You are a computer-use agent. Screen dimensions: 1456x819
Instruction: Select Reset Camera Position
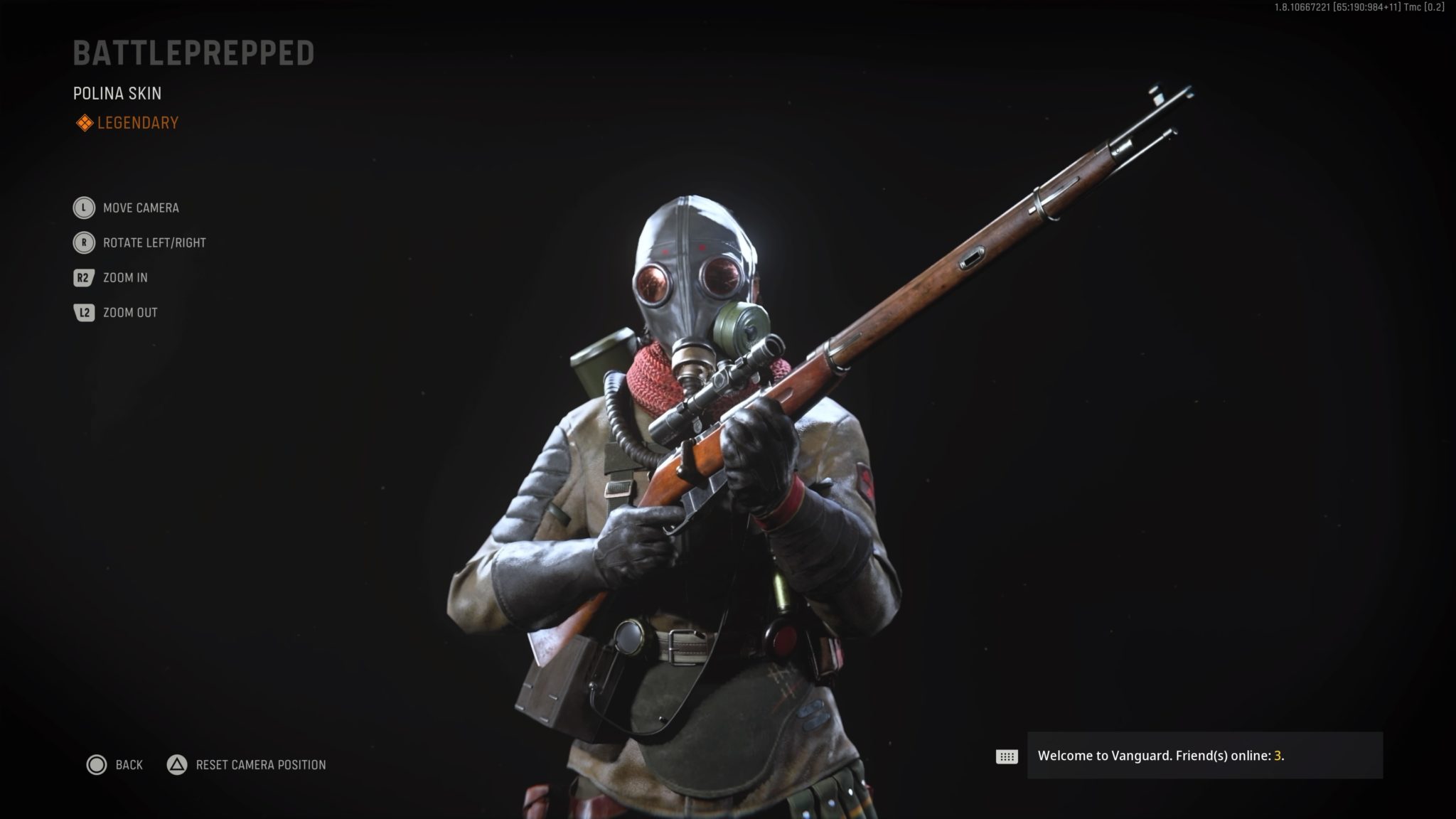click(x=260, y=765)
